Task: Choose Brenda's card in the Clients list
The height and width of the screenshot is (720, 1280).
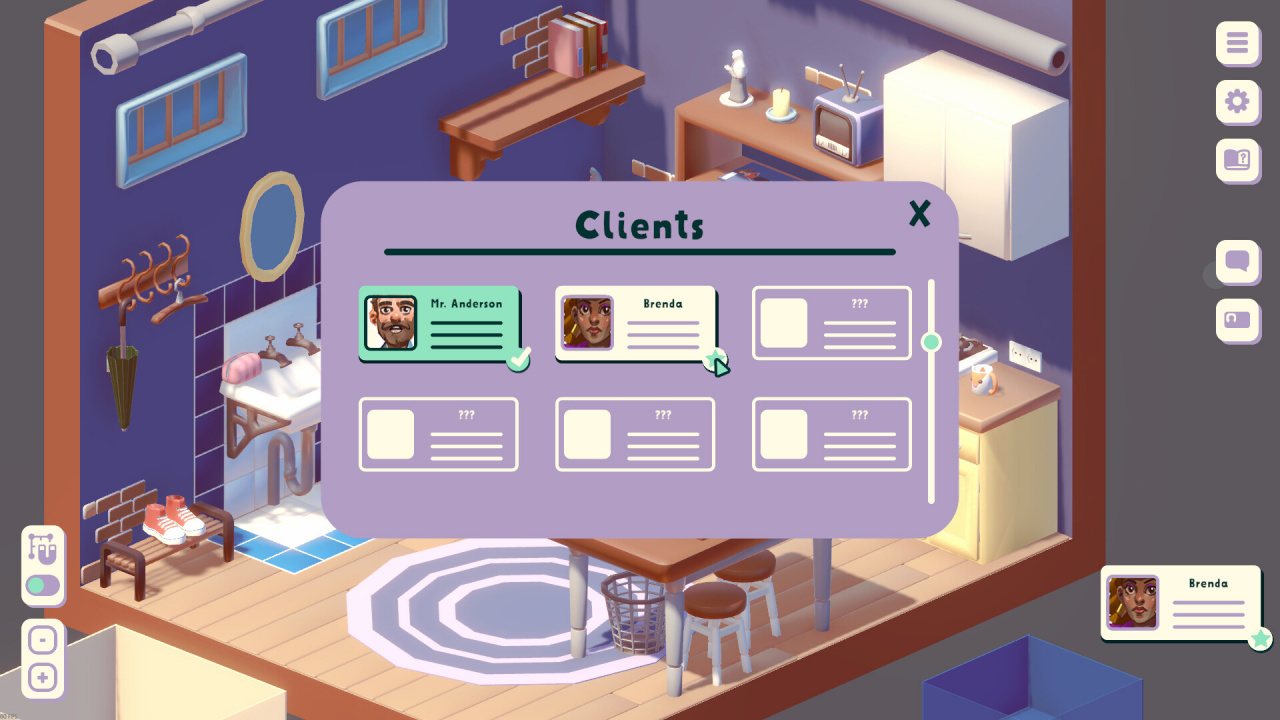Action: click(x=636, y=323)
